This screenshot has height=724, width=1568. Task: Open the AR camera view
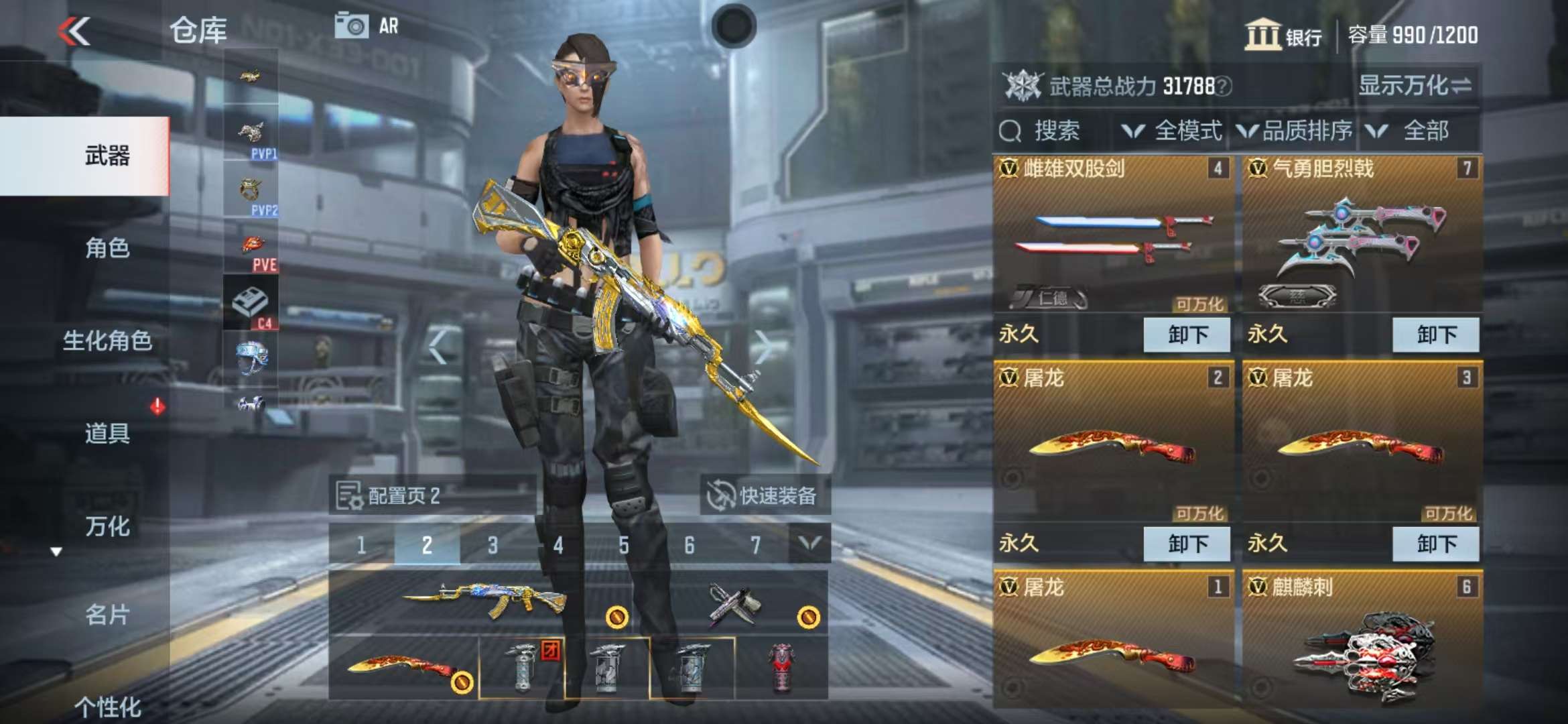367,26
